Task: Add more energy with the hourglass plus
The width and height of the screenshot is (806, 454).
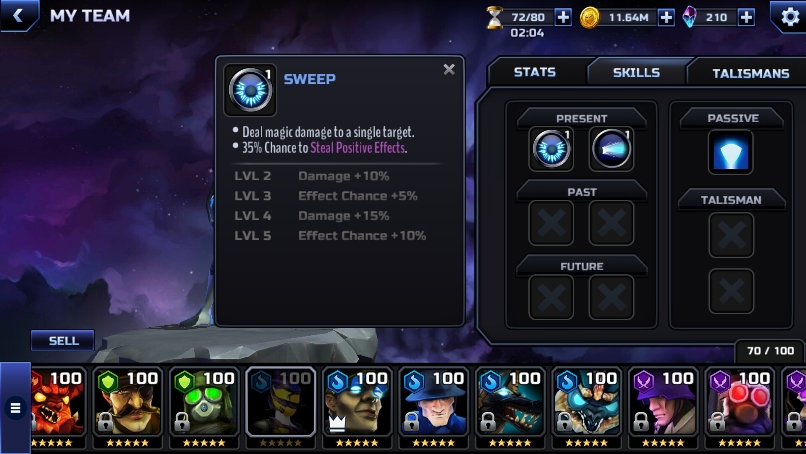Action: [x=563, y=17]
